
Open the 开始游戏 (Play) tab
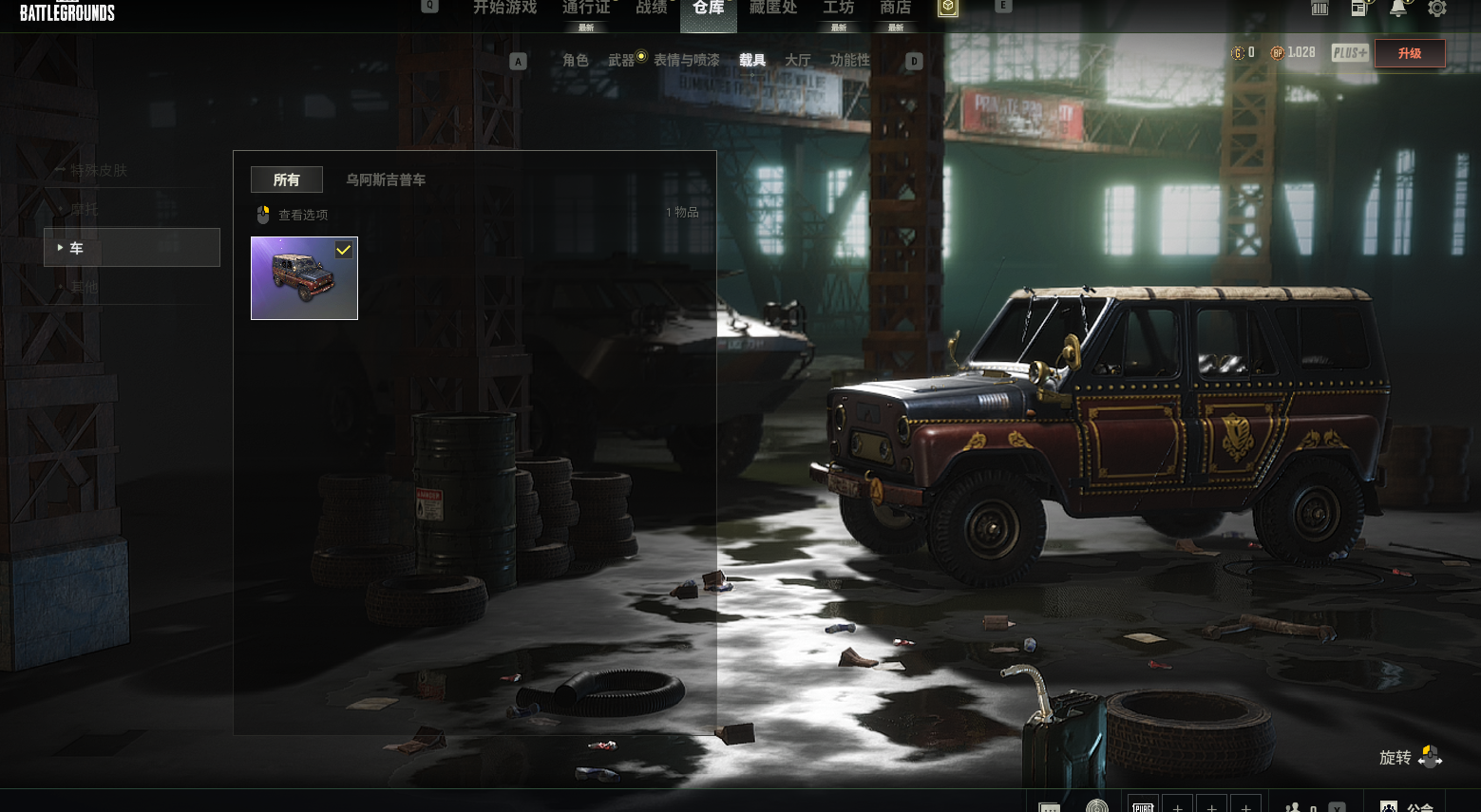click(x=504, y=9)
